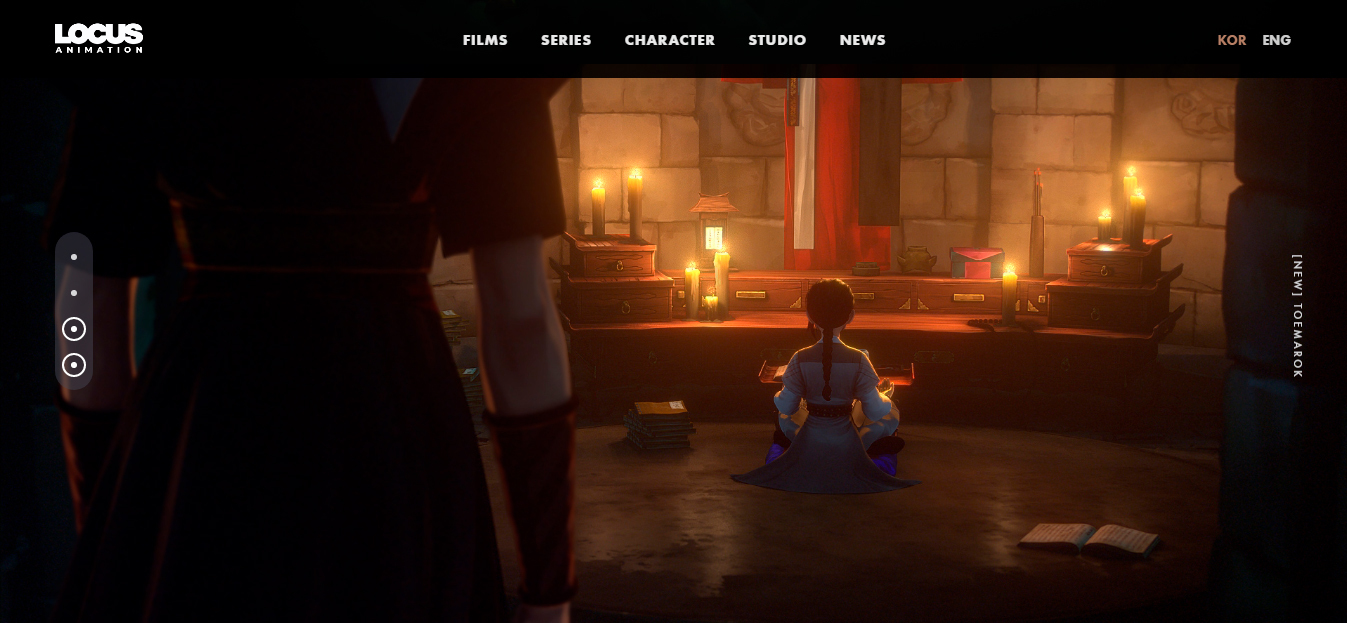Open the Studio page
Image resolution: width=1347 pixels, height=623 pixels.
777,40
